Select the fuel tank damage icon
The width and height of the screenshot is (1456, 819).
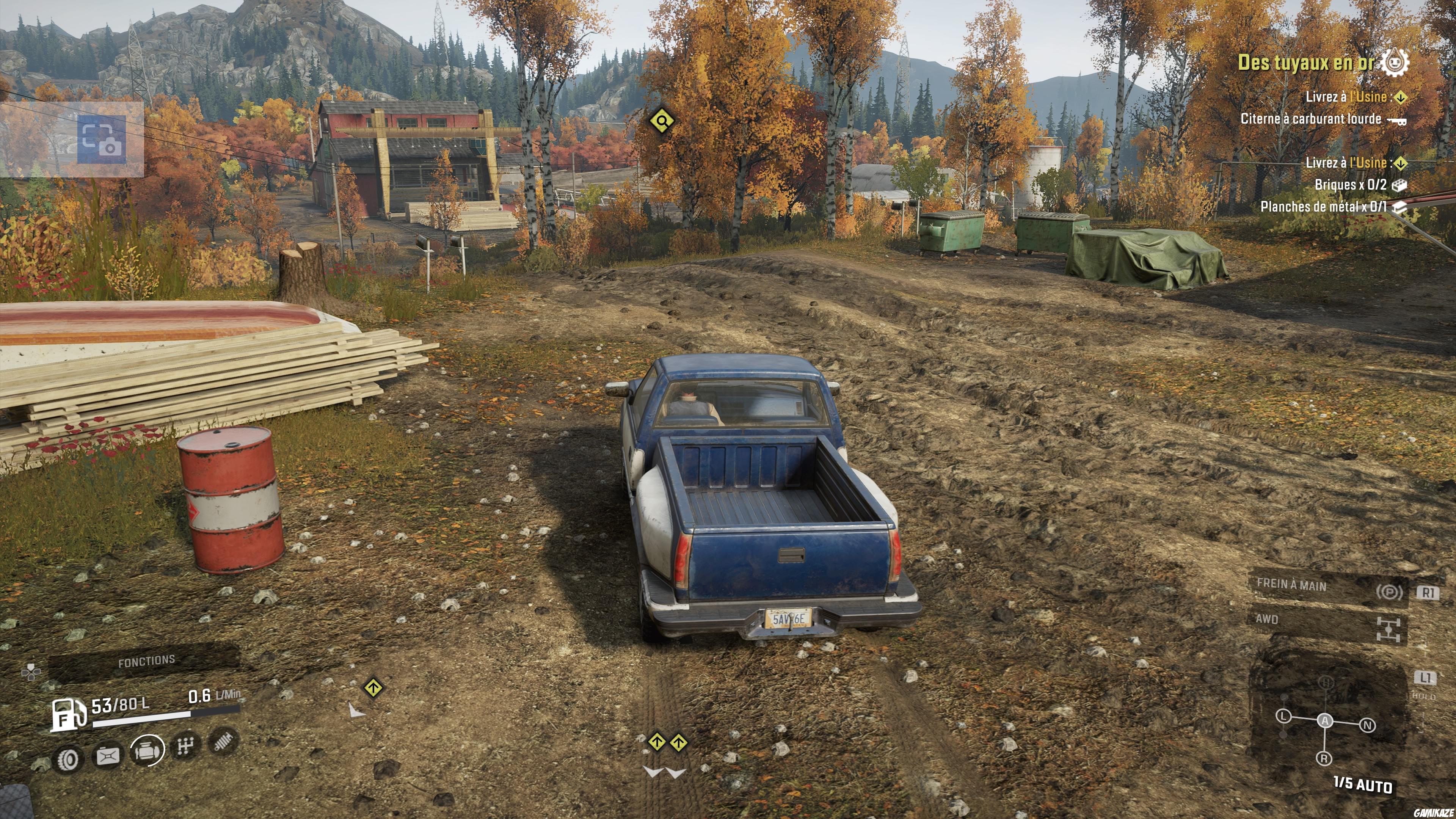click(x=108, y=756)
